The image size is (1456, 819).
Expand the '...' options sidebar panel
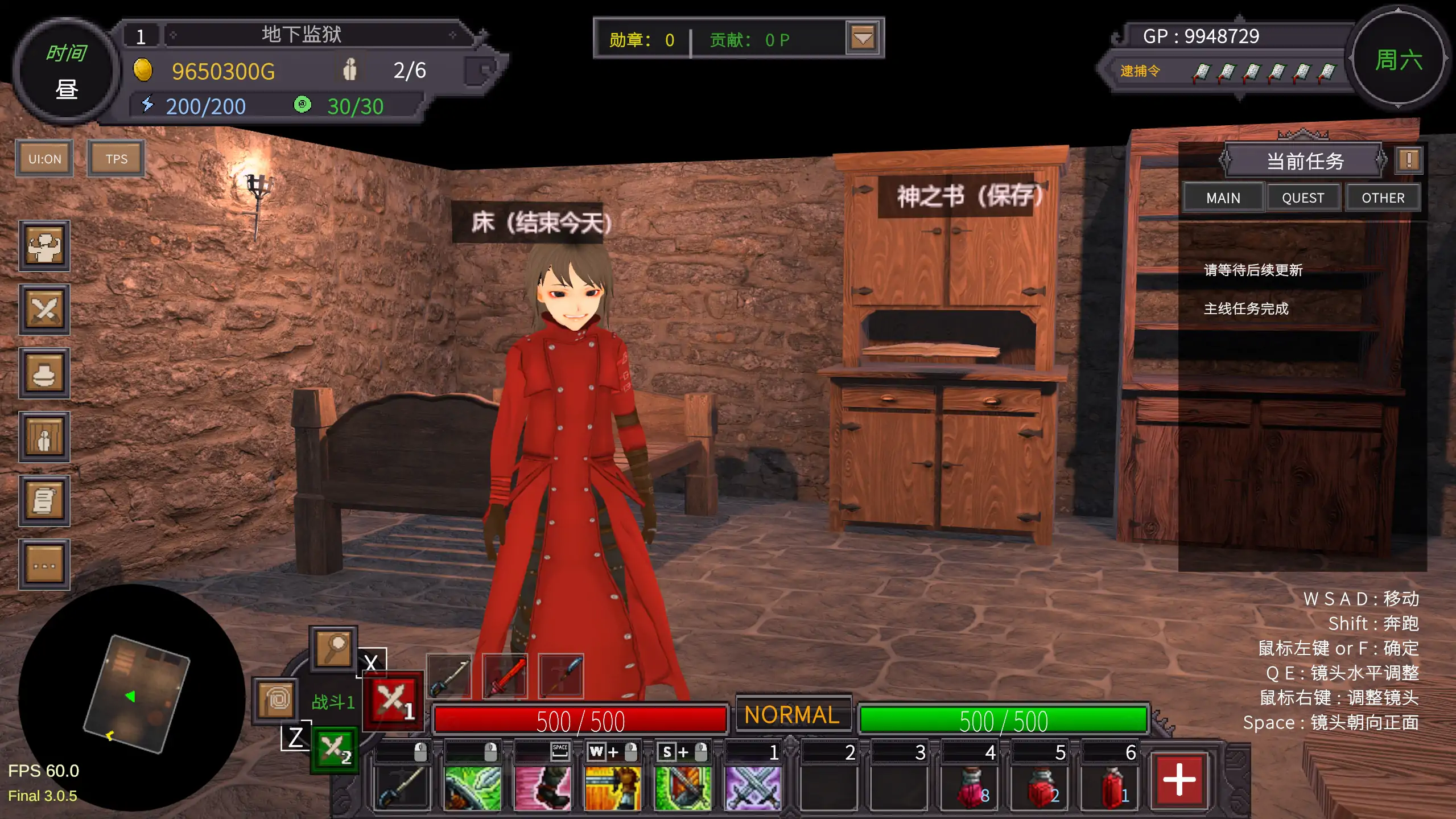[44, 564]
